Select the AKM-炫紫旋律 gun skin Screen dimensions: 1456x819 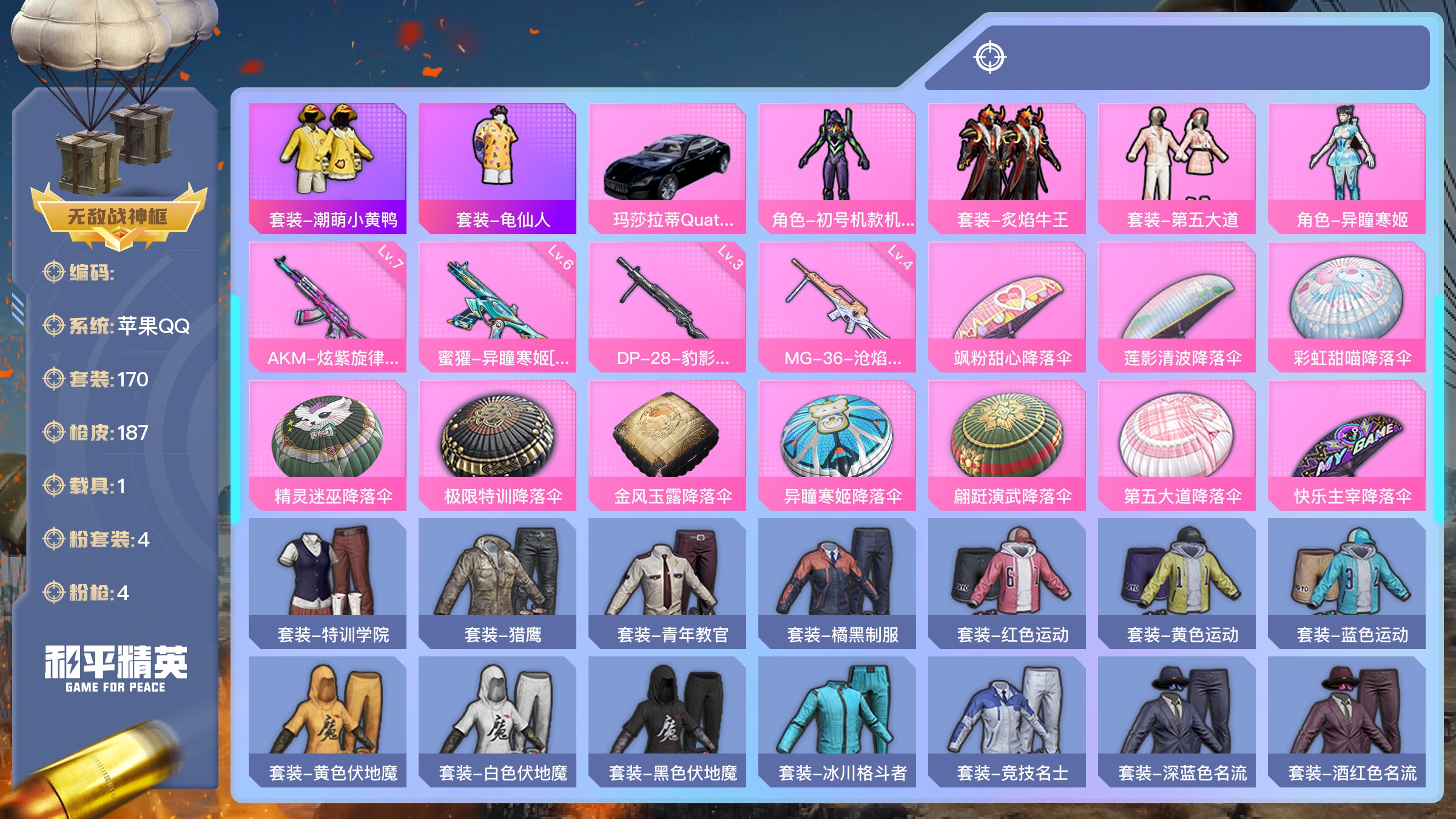[328, 306]
